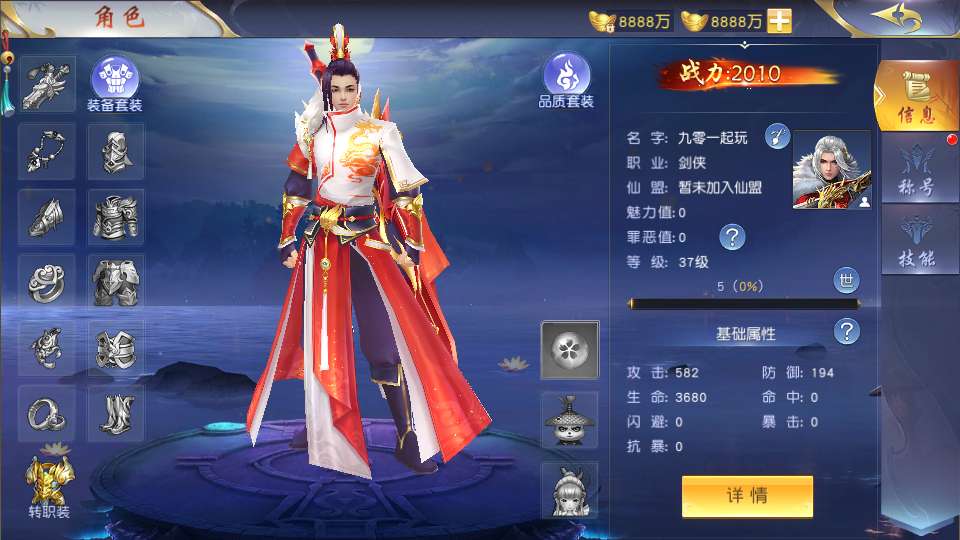
Task: Open the 装备套装 equipment set
Action: point(115,78)
